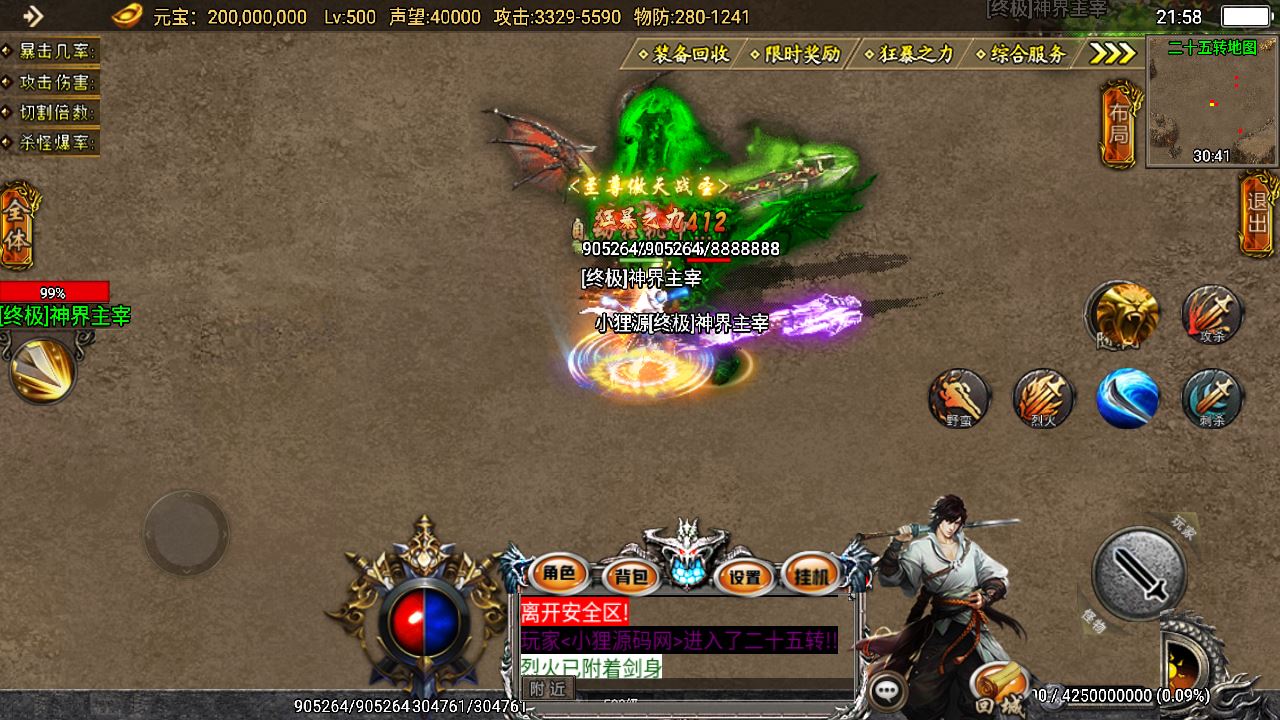Open the 狂暴之力 berserk power menu

pyautogui.click(x=910, y=54)
